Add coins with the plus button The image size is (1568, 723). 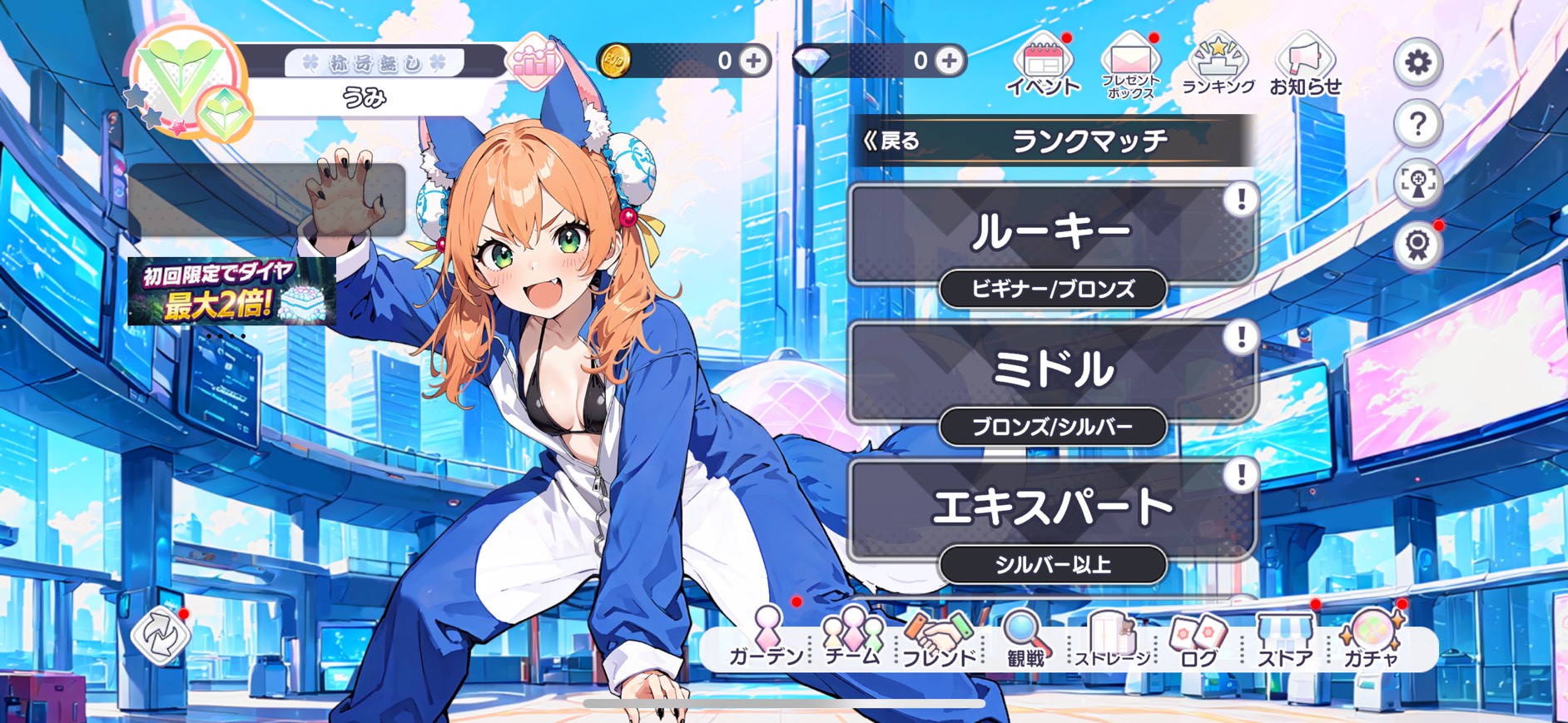coord(754,61)
